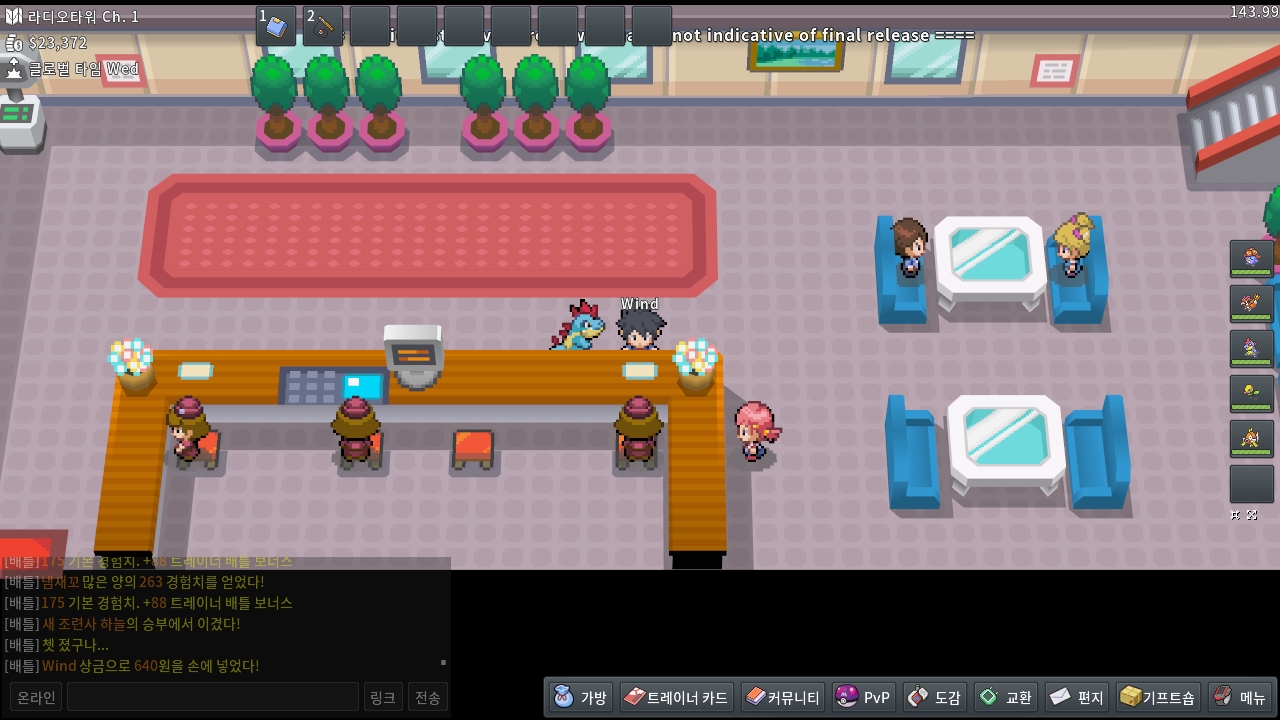This screenshot has width=1280, height=720.
Task: Use hotbar slot 1 blue item
Action: 276,26
